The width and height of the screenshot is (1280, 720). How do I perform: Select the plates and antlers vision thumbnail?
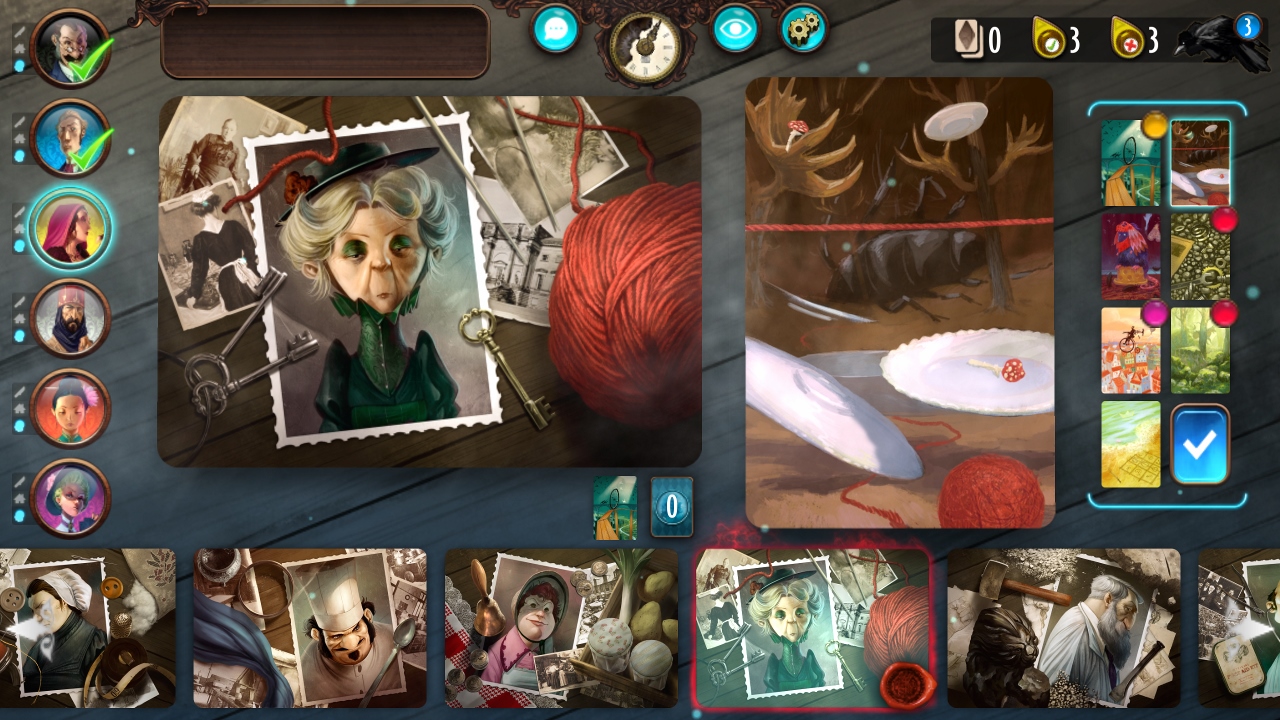pos(1200,163)
